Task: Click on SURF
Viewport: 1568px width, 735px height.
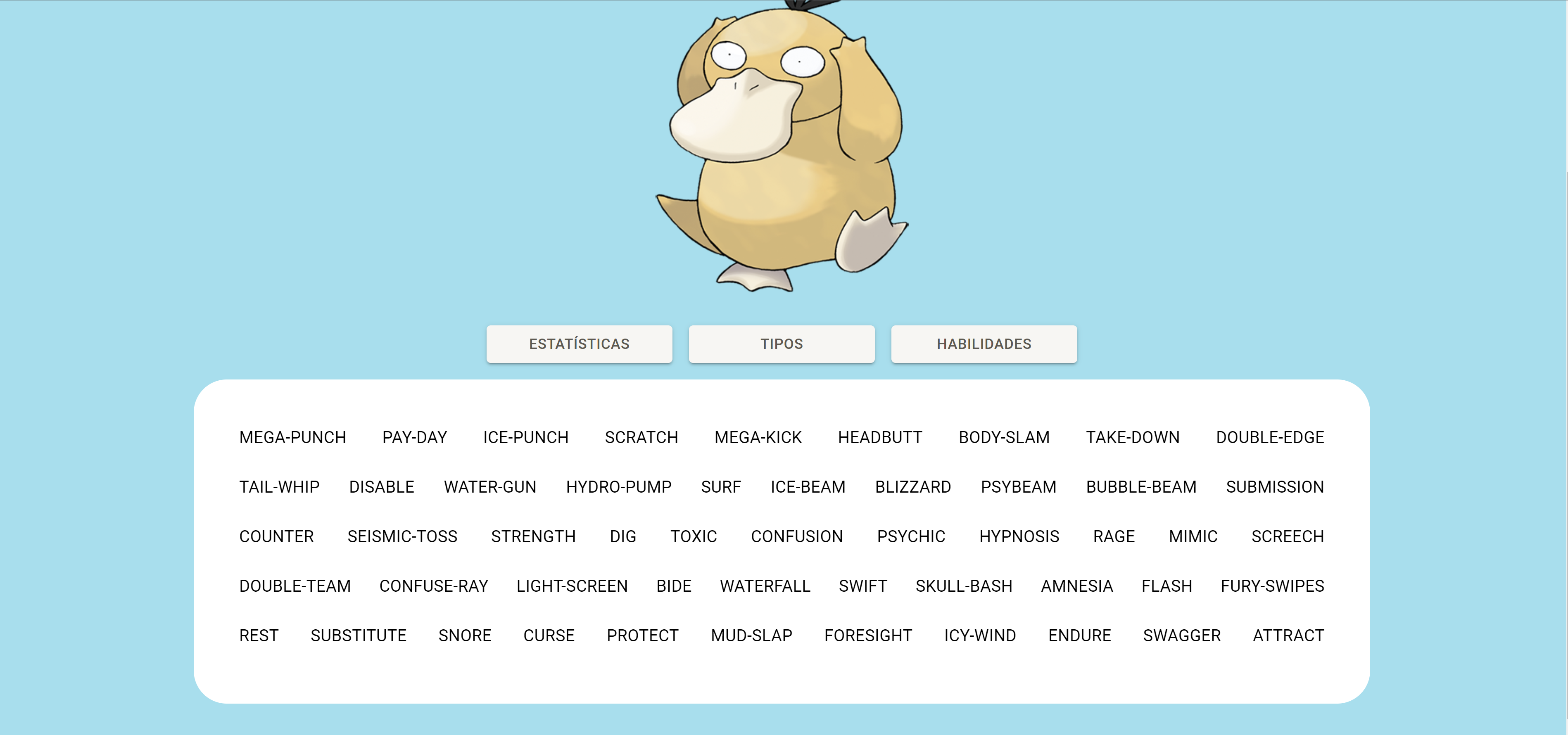Action: pos(721,487)
